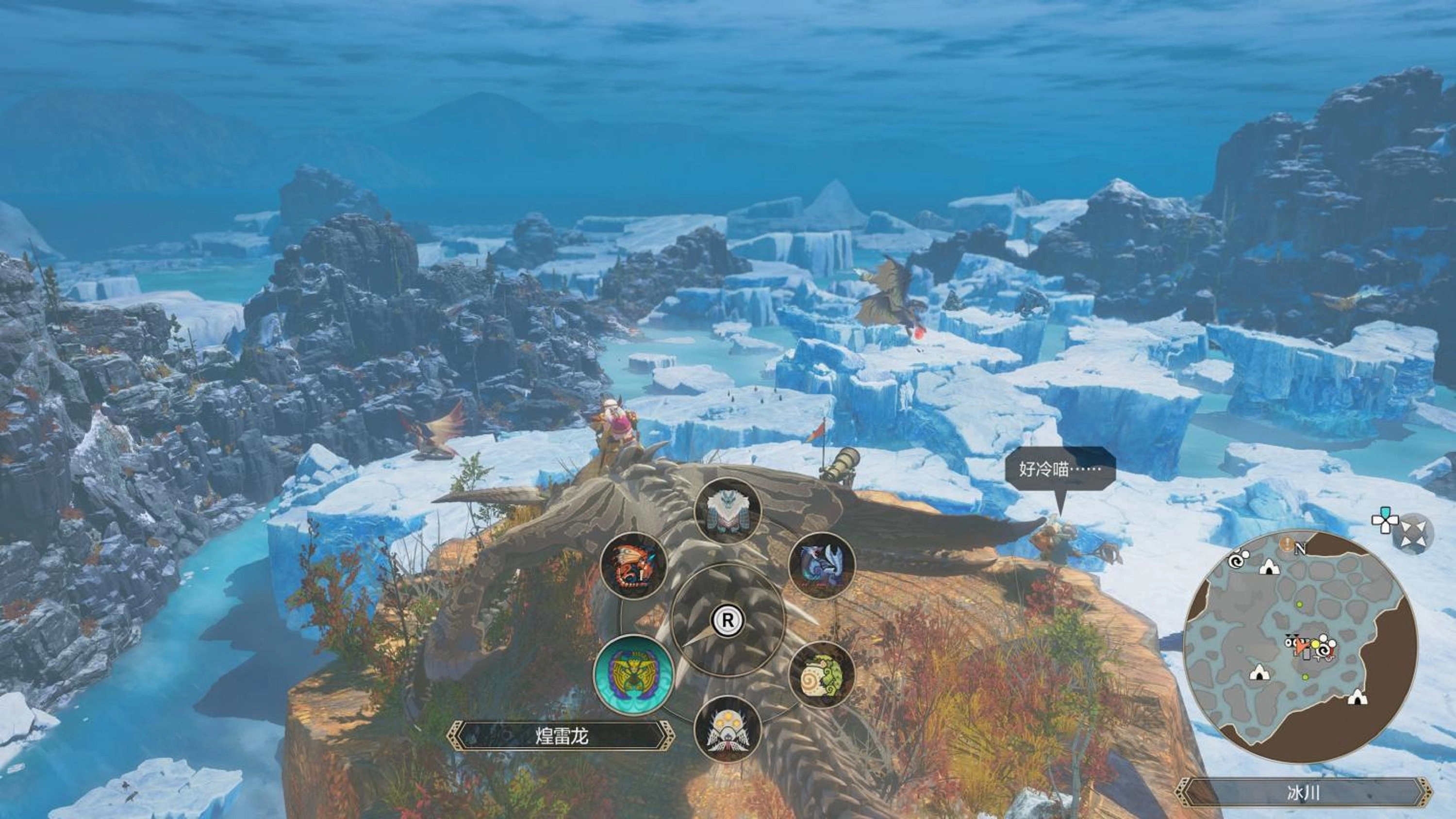The width and height of the screenshot is (1456, 819).
Task: Pick the white-furred beast icon on the wheel
Action: click(728, 511)
